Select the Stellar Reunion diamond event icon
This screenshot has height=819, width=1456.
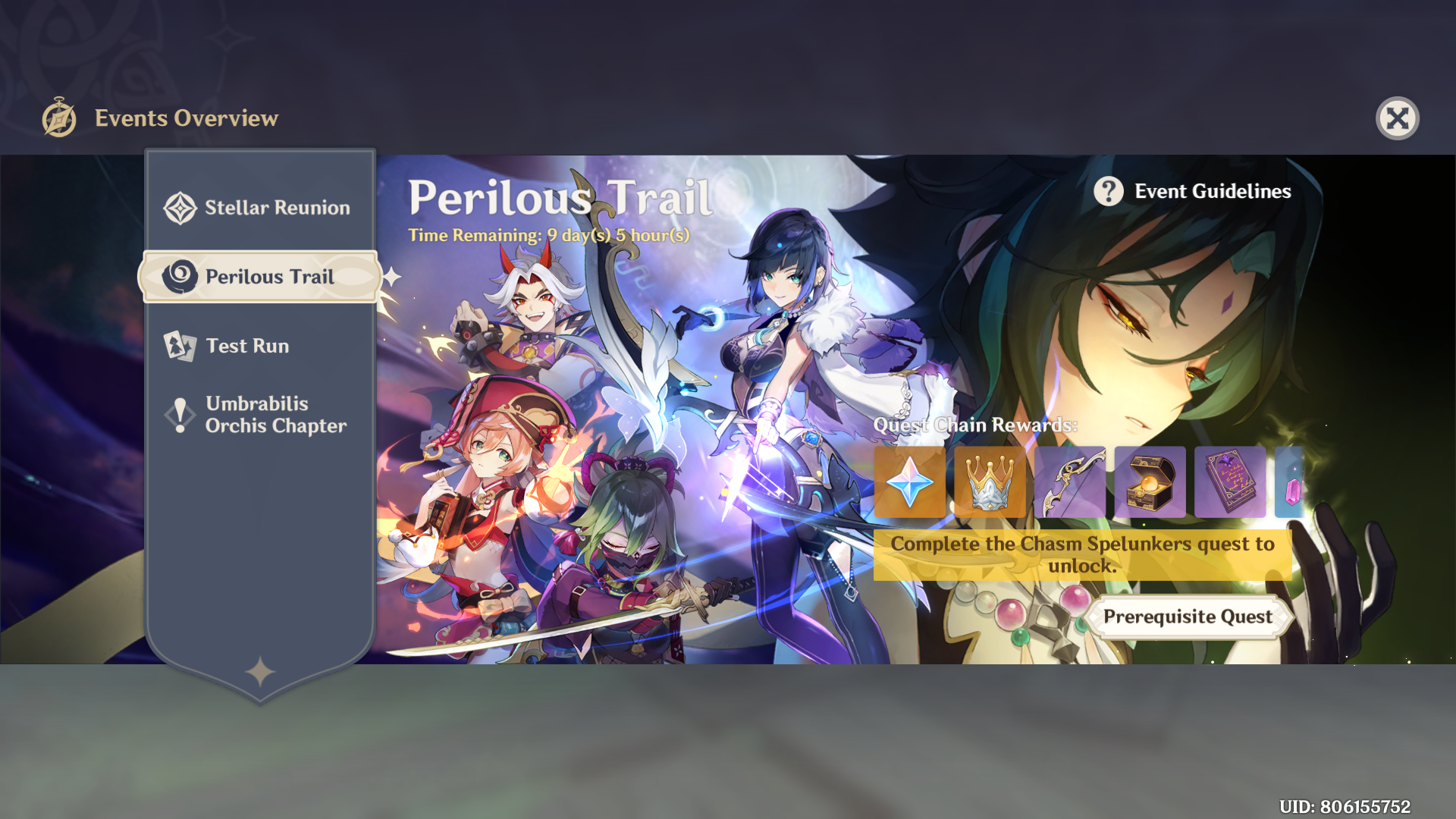[x=180, y=206]
